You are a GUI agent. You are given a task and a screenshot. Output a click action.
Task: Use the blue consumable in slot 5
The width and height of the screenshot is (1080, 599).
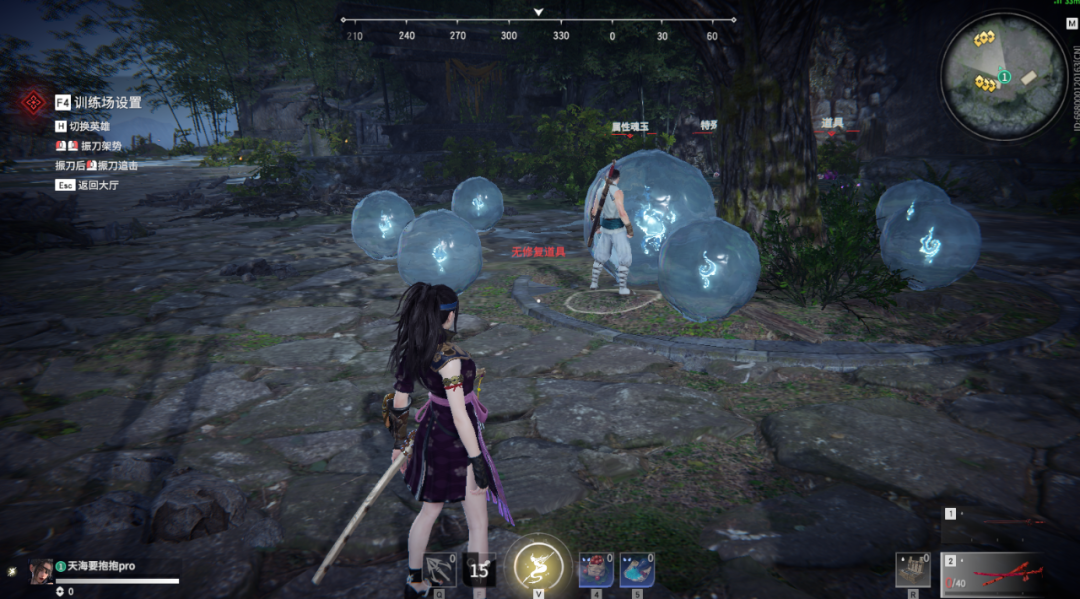(637, 569)
